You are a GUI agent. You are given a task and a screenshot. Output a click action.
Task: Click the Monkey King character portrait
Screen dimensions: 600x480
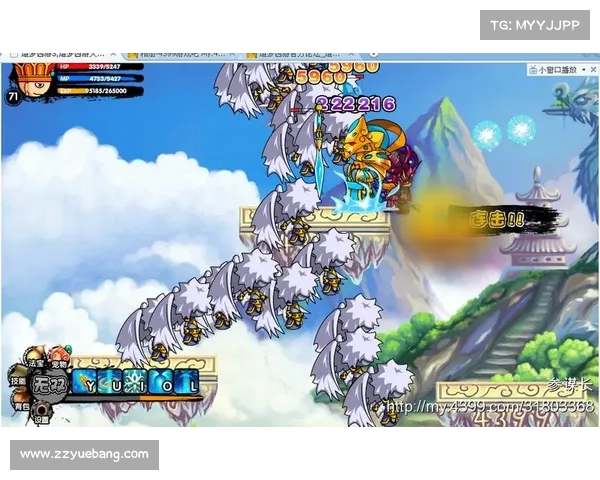coord(27,80)
